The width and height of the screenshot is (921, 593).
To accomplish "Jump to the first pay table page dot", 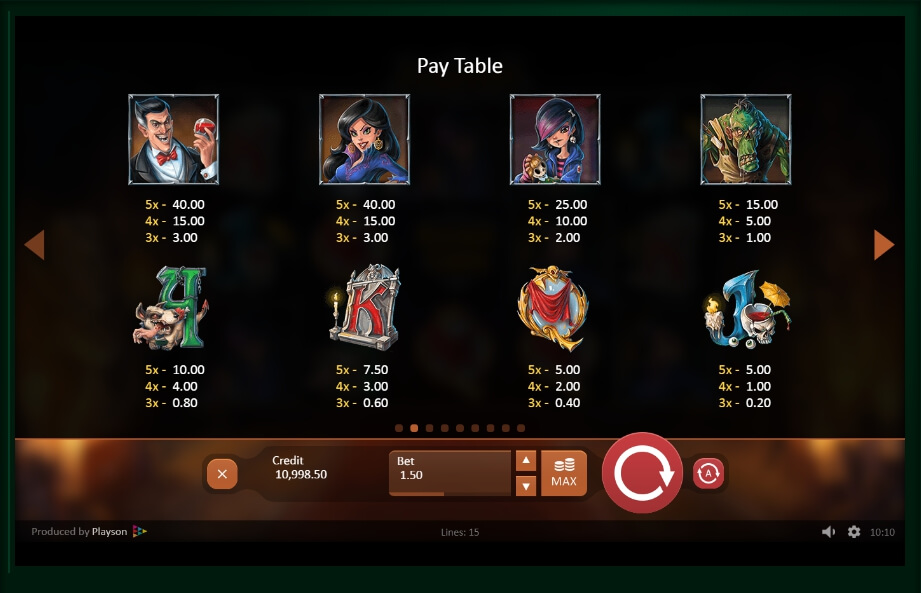I will 399,428.
